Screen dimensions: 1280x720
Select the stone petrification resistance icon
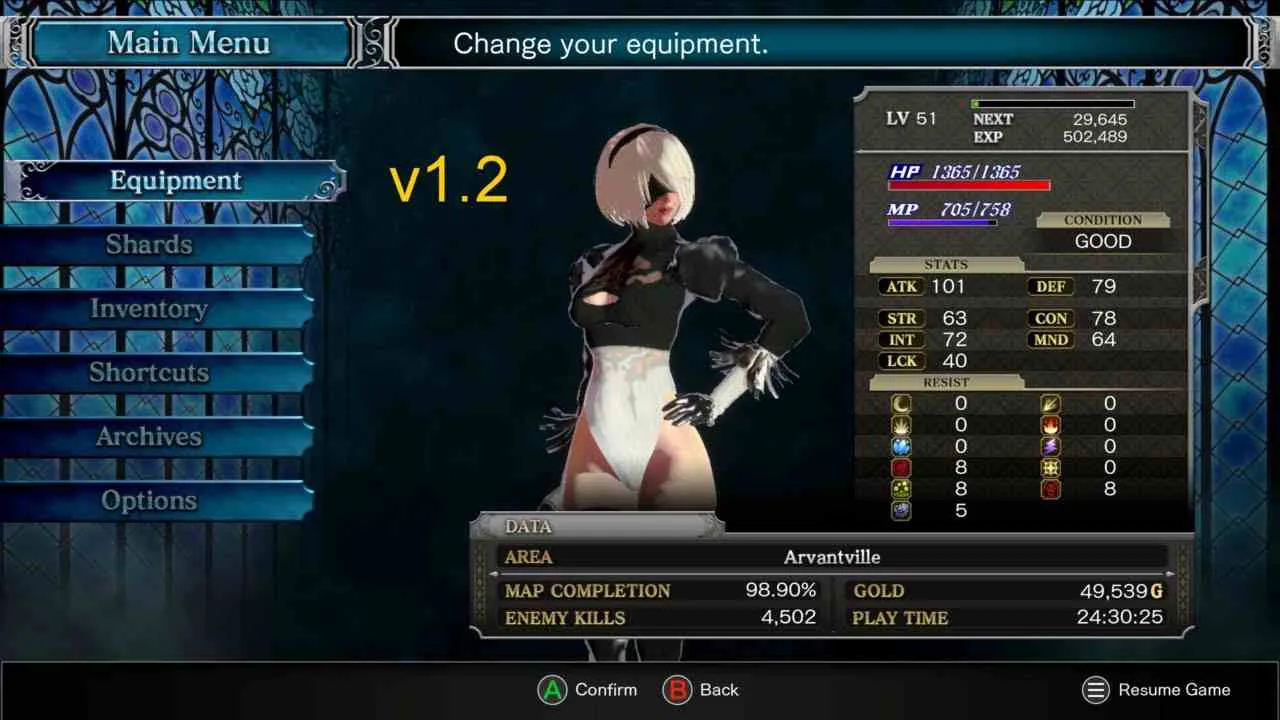[901, 511]
